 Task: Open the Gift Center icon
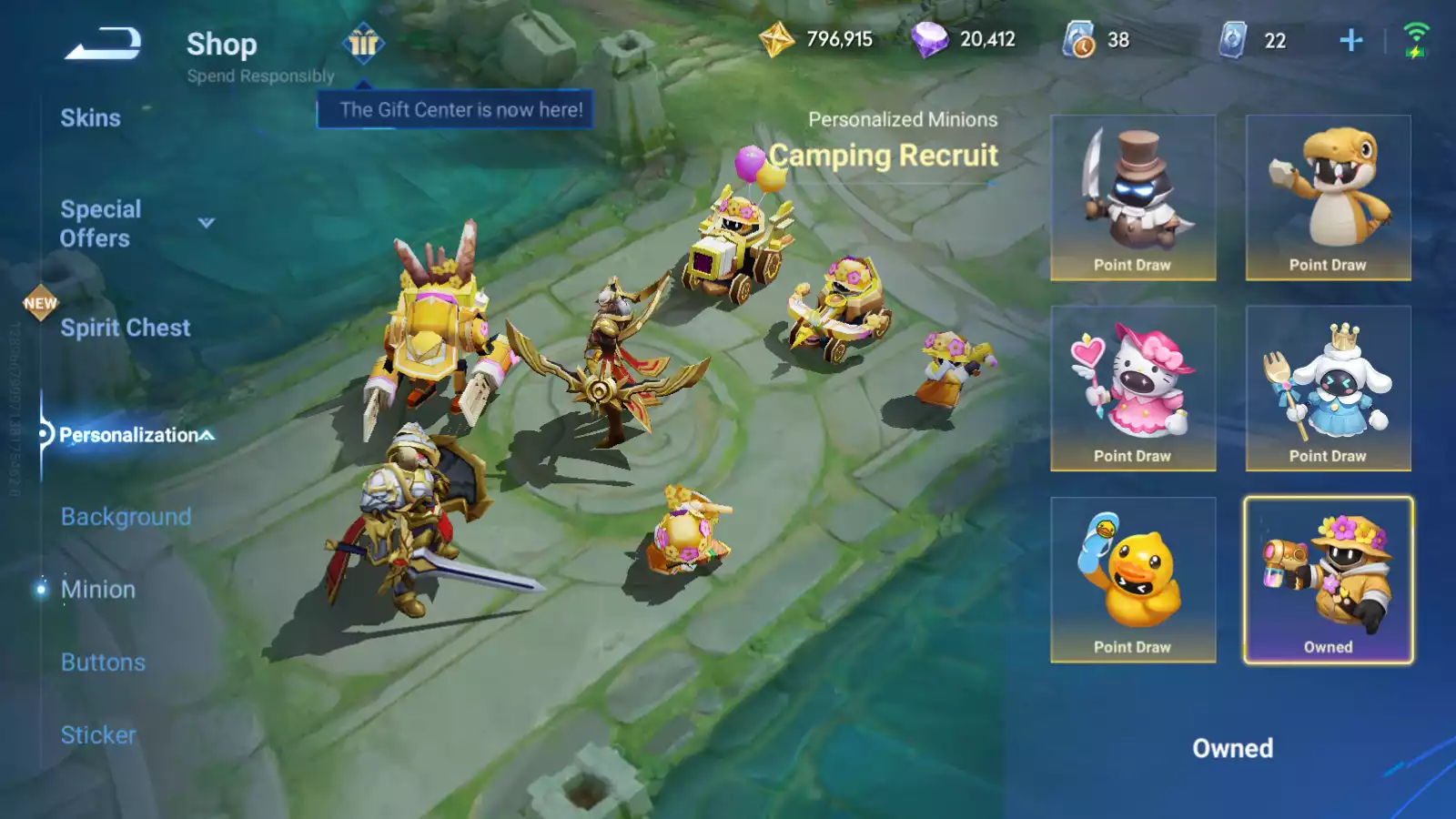[363, 43]
